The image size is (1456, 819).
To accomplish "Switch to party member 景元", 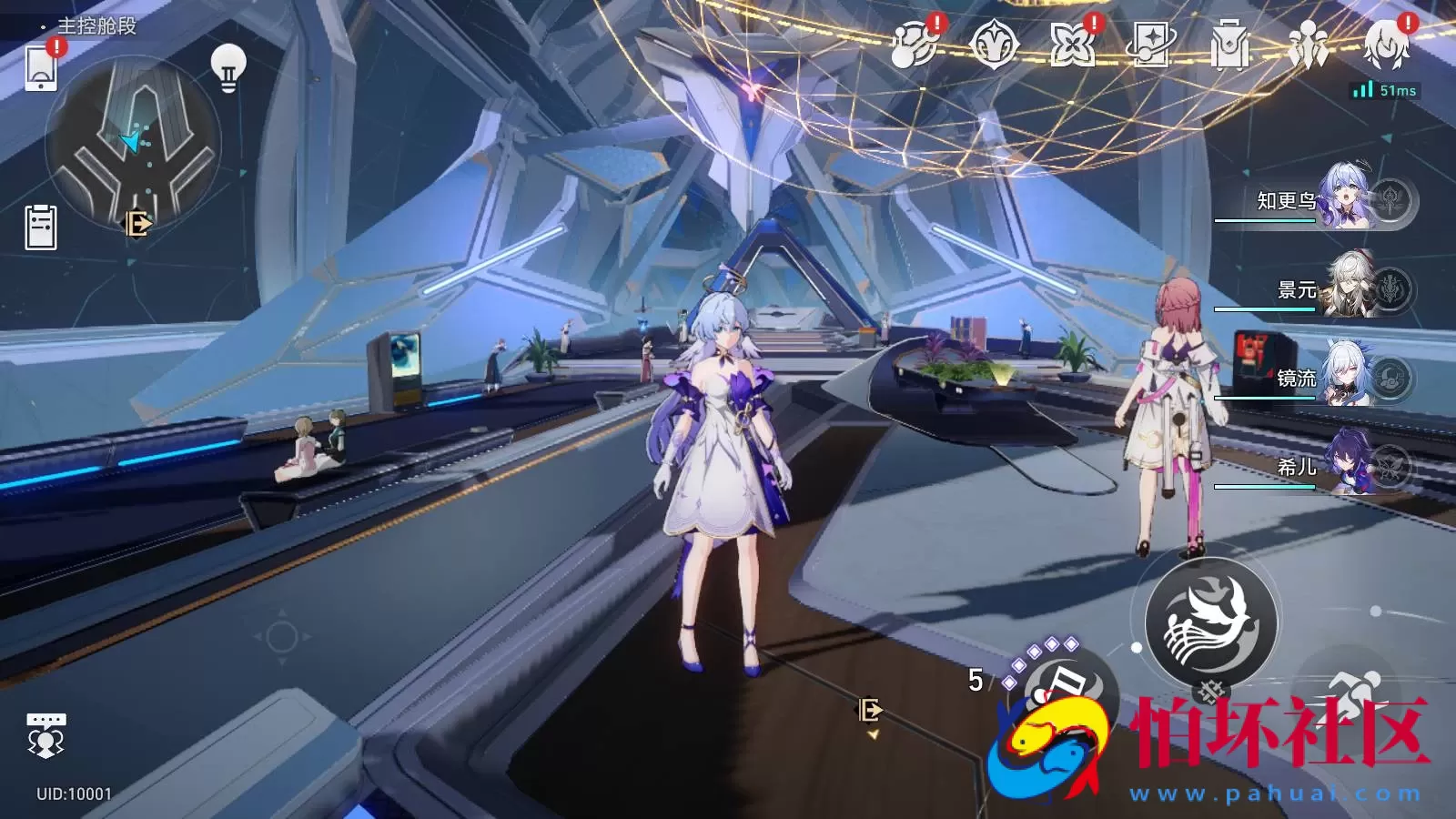I will [x=1319, y=289].
